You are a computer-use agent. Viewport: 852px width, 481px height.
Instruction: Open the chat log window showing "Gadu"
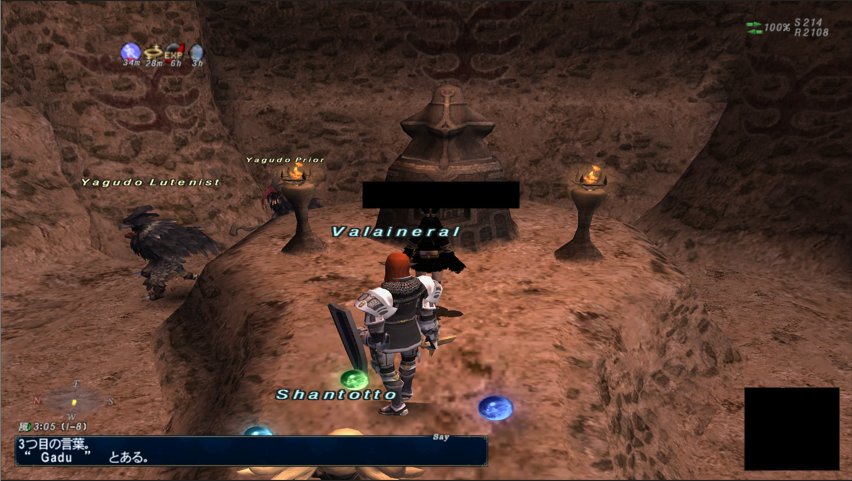[x=251, y=450]
